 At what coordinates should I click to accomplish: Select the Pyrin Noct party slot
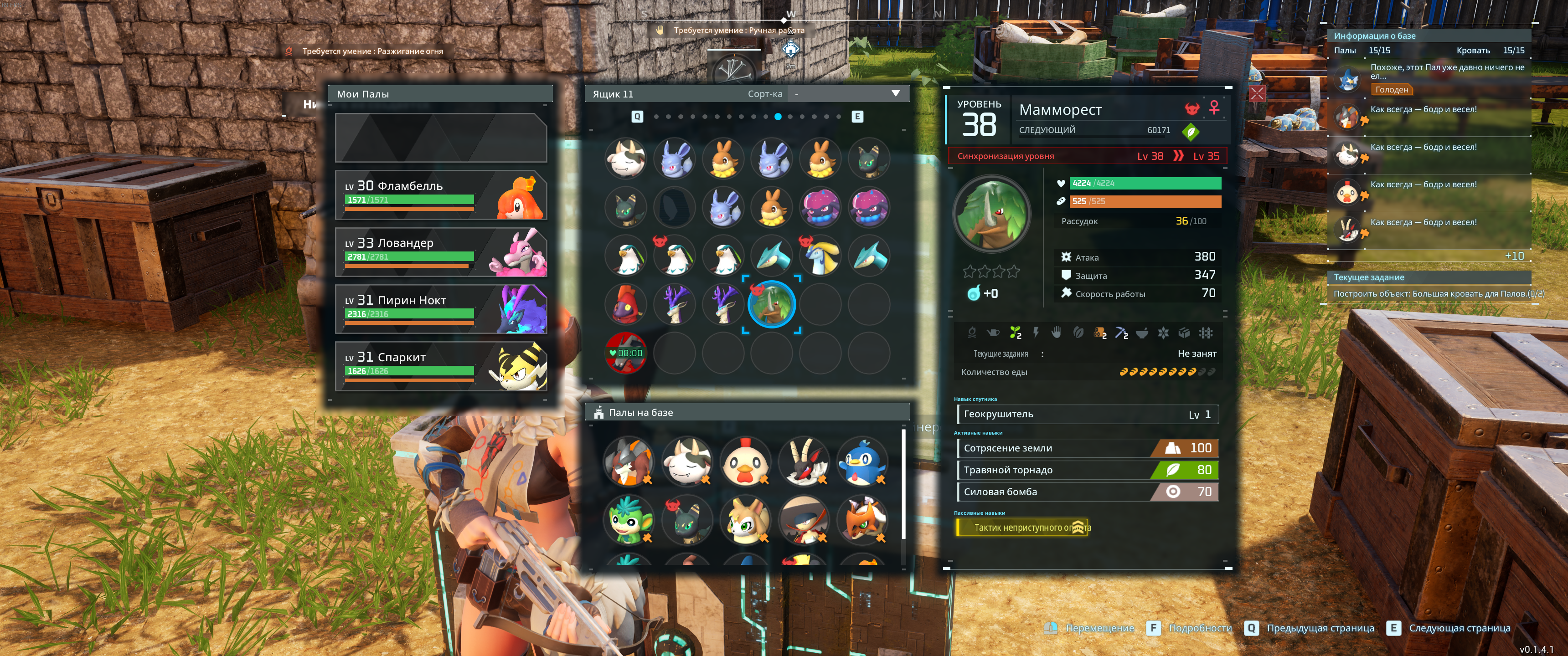(x=441, y=309)
